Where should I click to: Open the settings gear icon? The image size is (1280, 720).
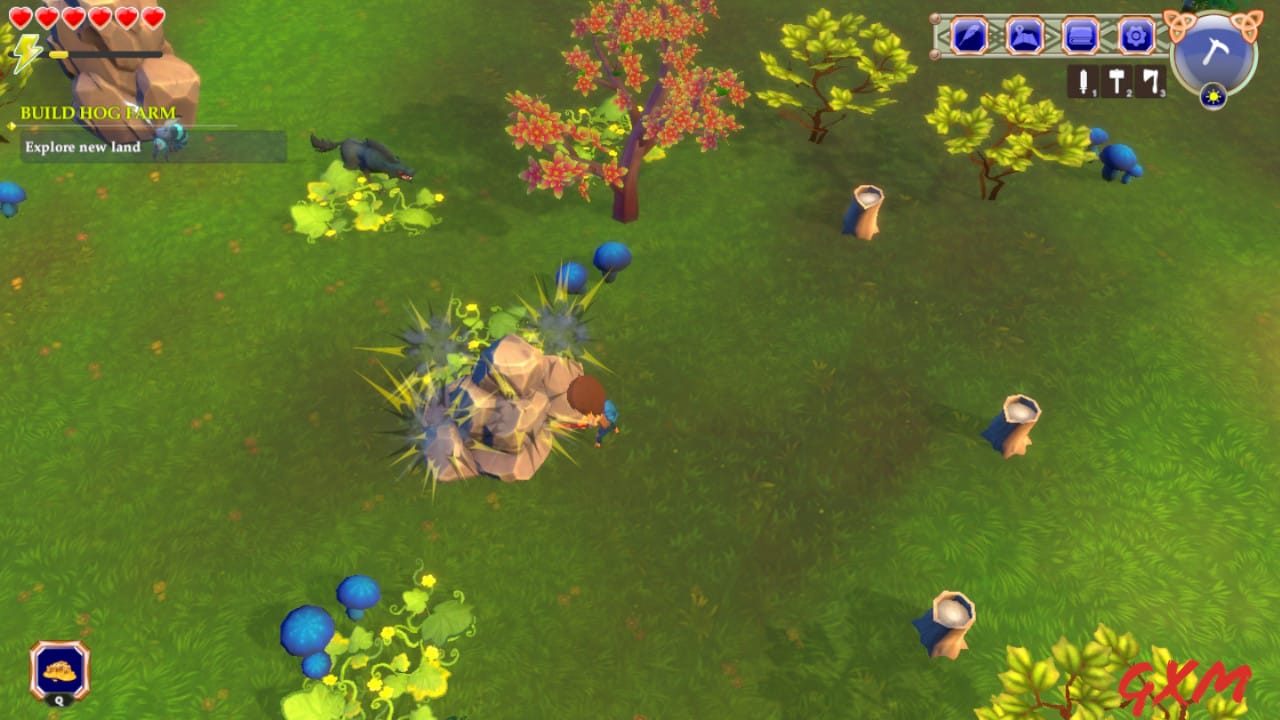tap(1136, 36)
